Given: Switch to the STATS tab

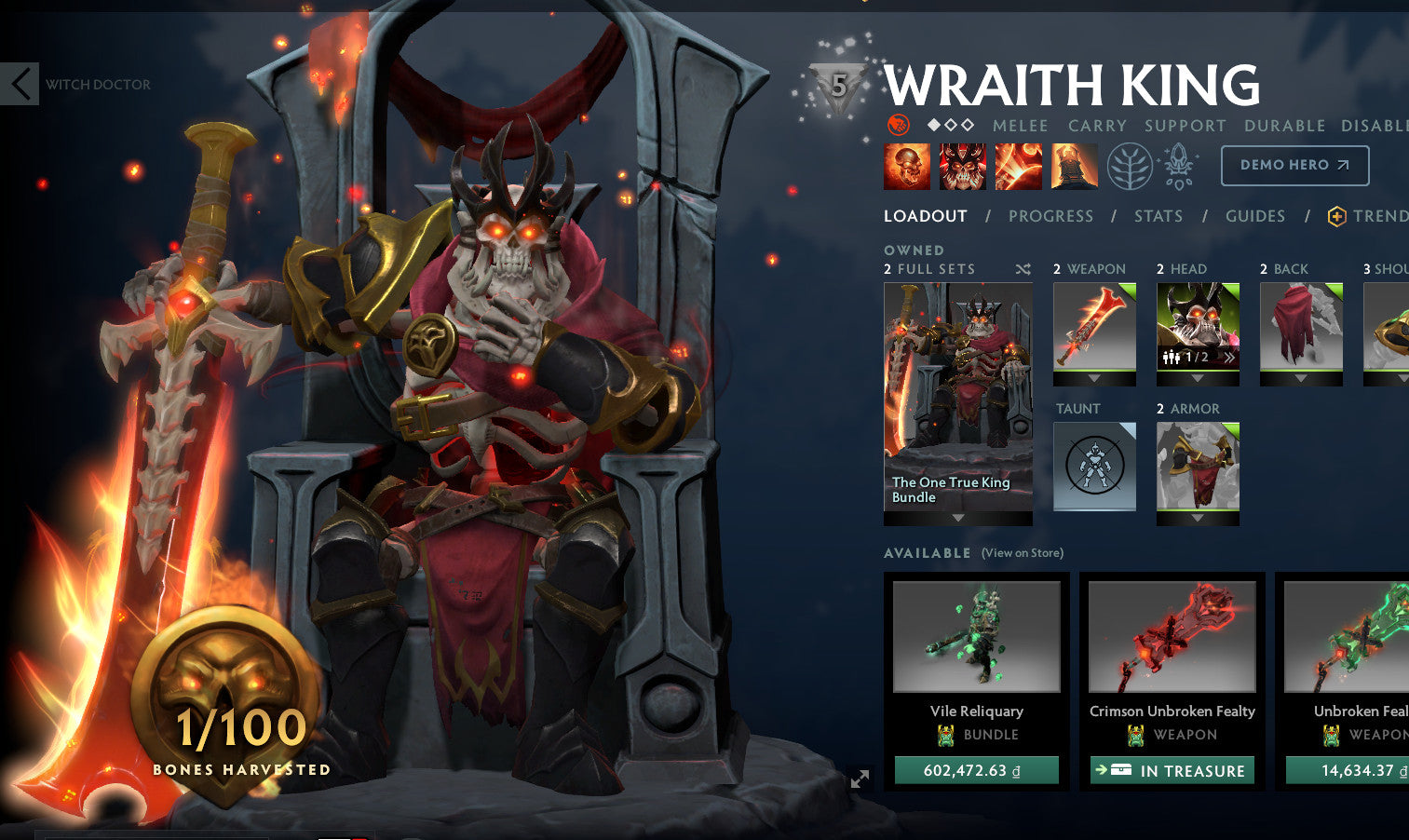Looking at the screenshot, I should 1158,216.
